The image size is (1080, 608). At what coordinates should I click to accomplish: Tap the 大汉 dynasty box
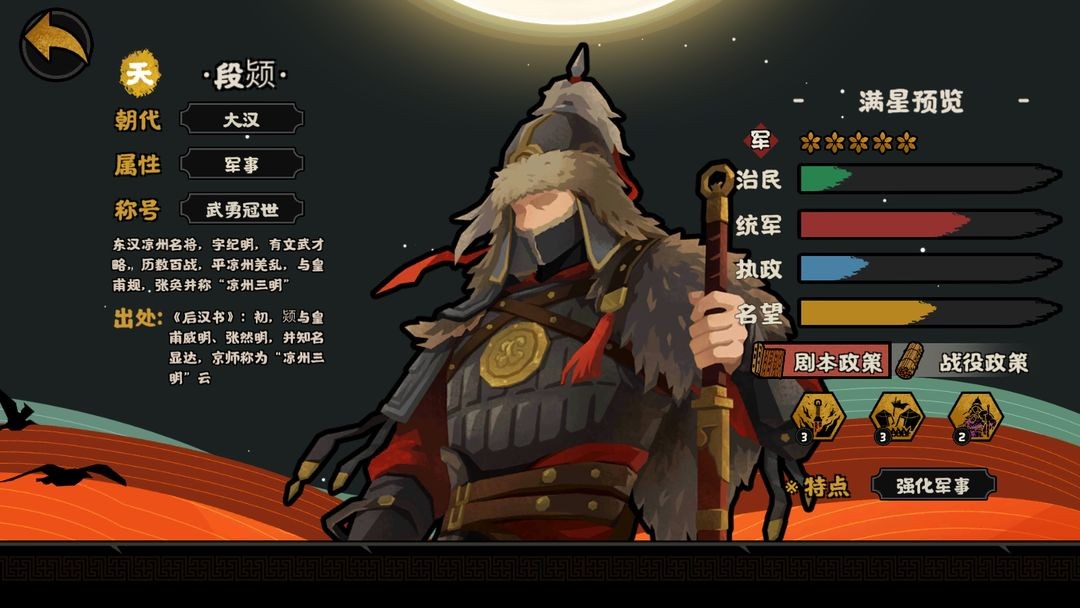click(x=241, y=120)
